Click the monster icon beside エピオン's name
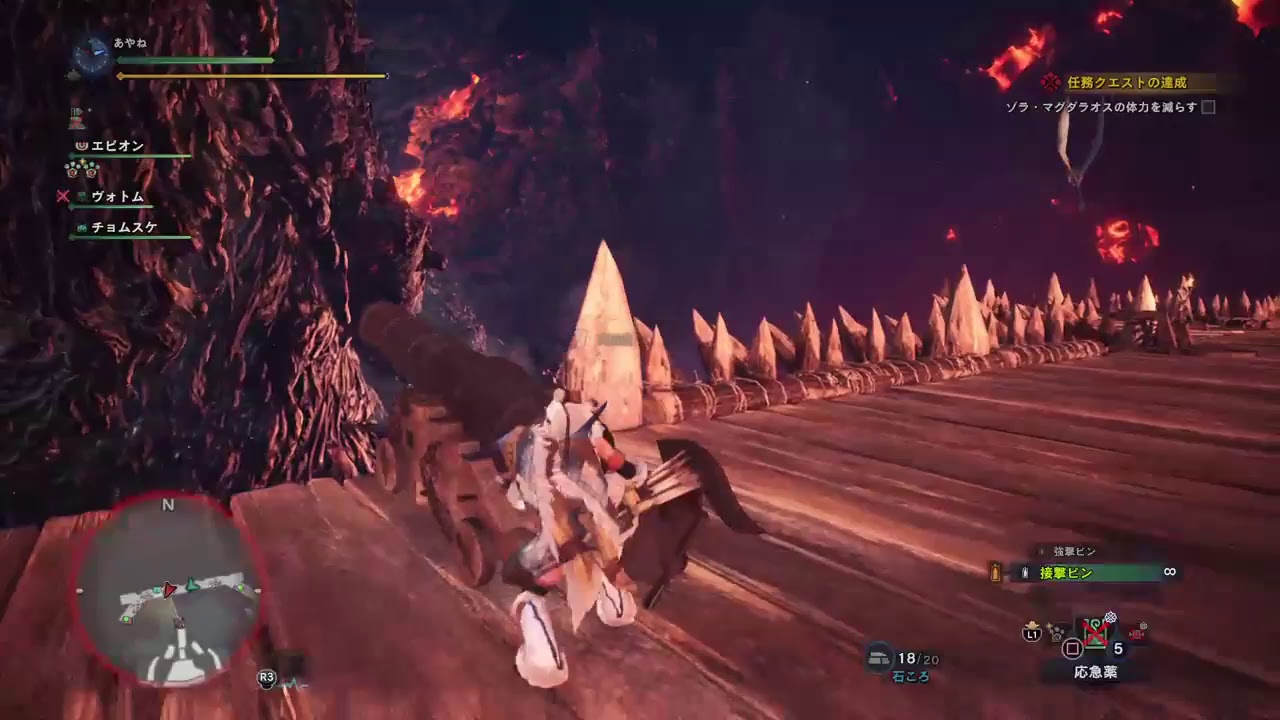 tap(79, 144)
